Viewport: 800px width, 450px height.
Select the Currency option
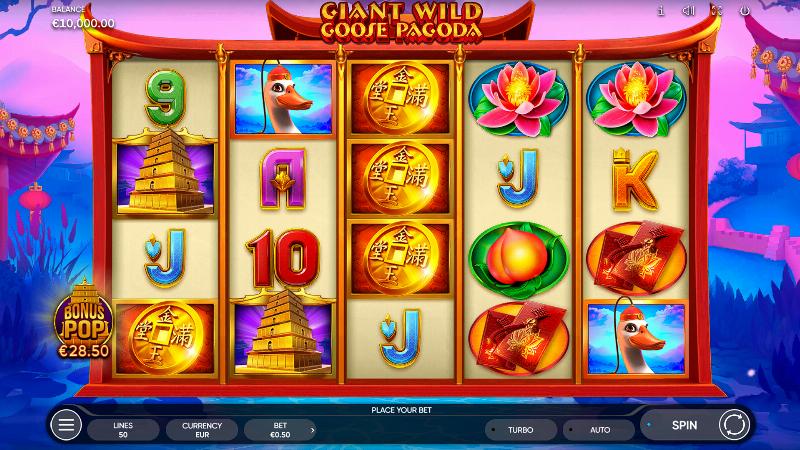coord(201,430)
